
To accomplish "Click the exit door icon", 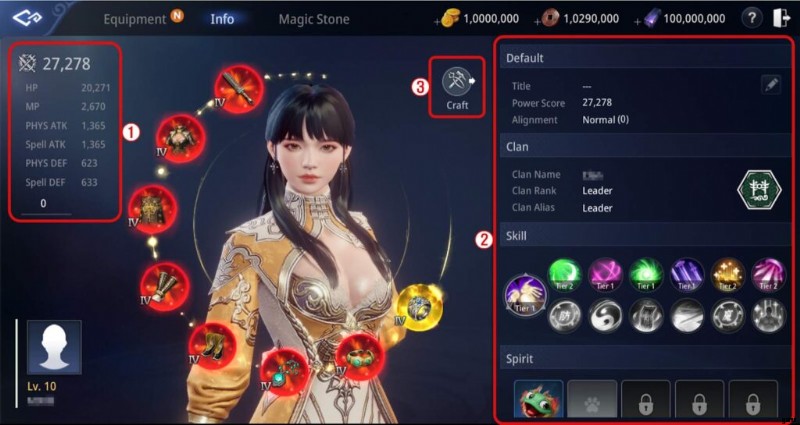I will (781, 18).
